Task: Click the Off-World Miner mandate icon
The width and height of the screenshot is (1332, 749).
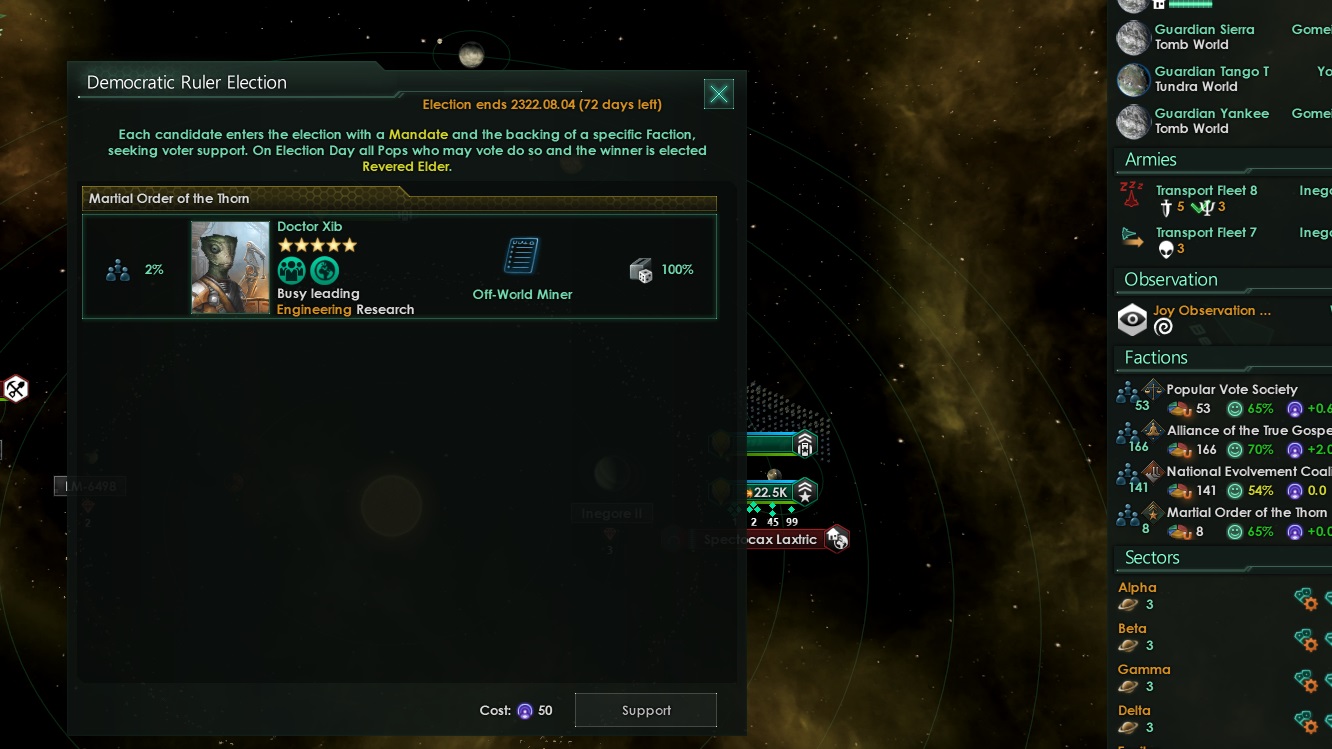Action: point(521,255)
